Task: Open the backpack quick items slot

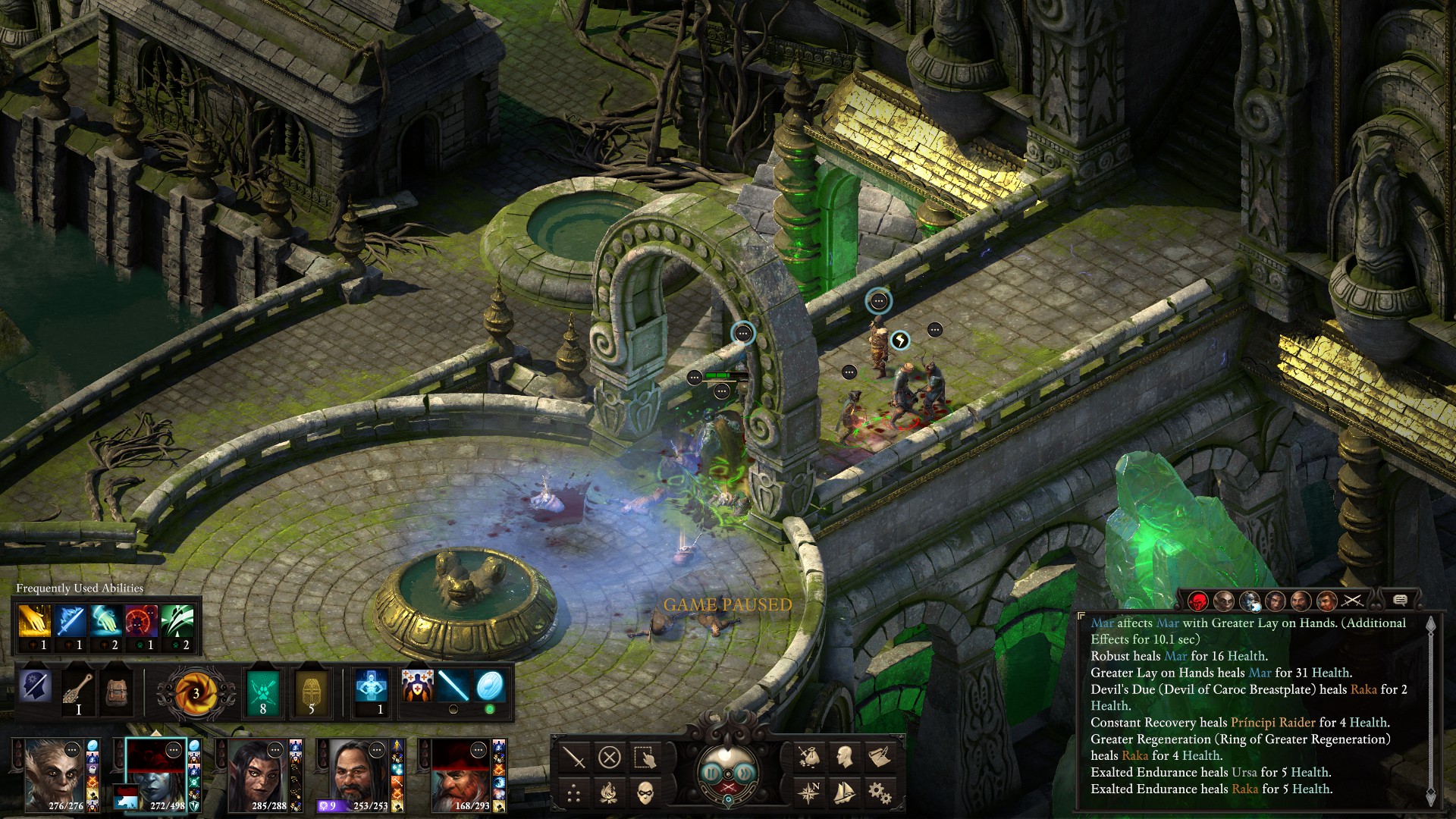Action: 117,689
